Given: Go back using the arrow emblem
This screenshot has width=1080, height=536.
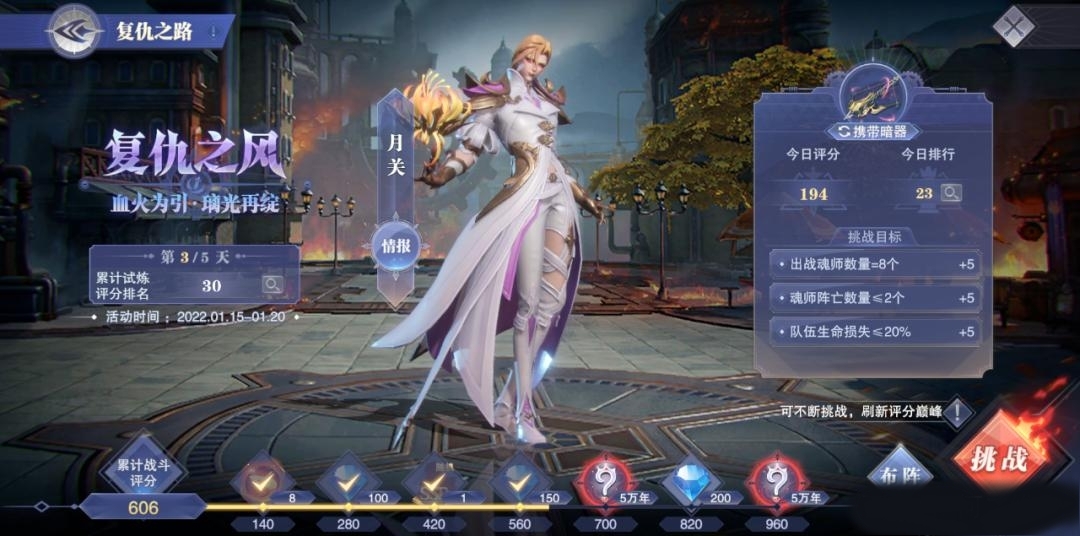Looking at the screenshot, I should [76, 31].
